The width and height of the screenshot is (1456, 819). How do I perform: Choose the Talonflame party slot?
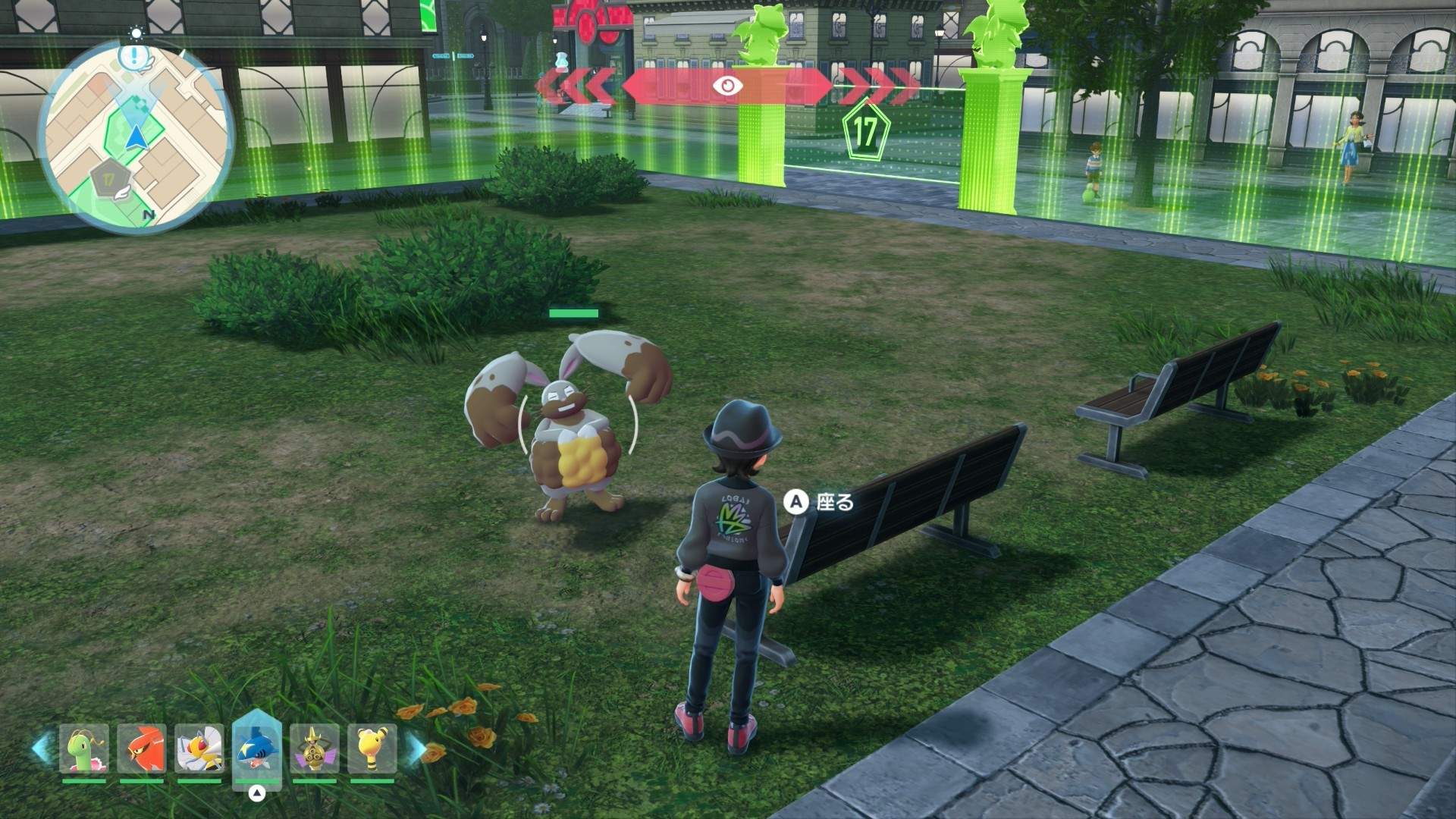tap(141, 748)
